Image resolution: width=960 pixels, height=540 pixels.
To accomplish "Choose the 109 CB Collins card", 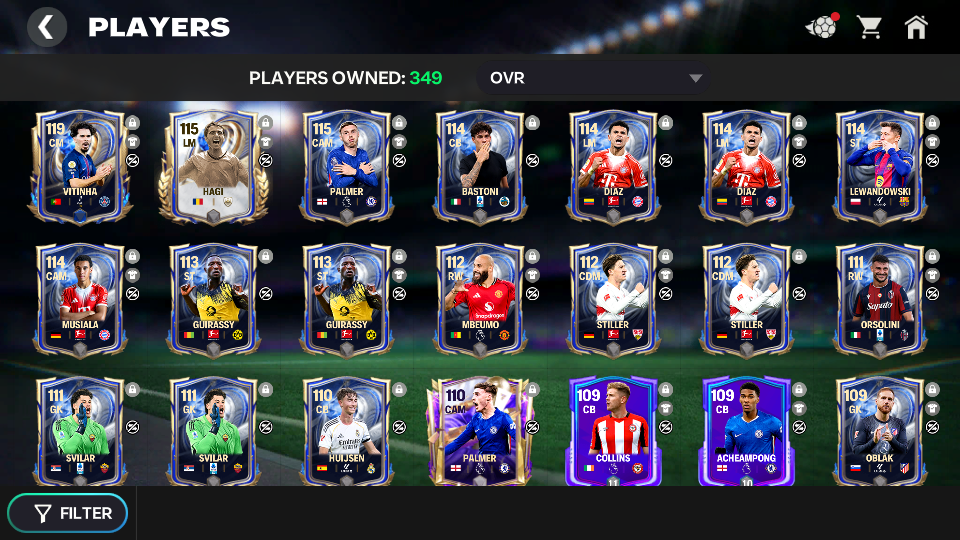I will point(613,432).
